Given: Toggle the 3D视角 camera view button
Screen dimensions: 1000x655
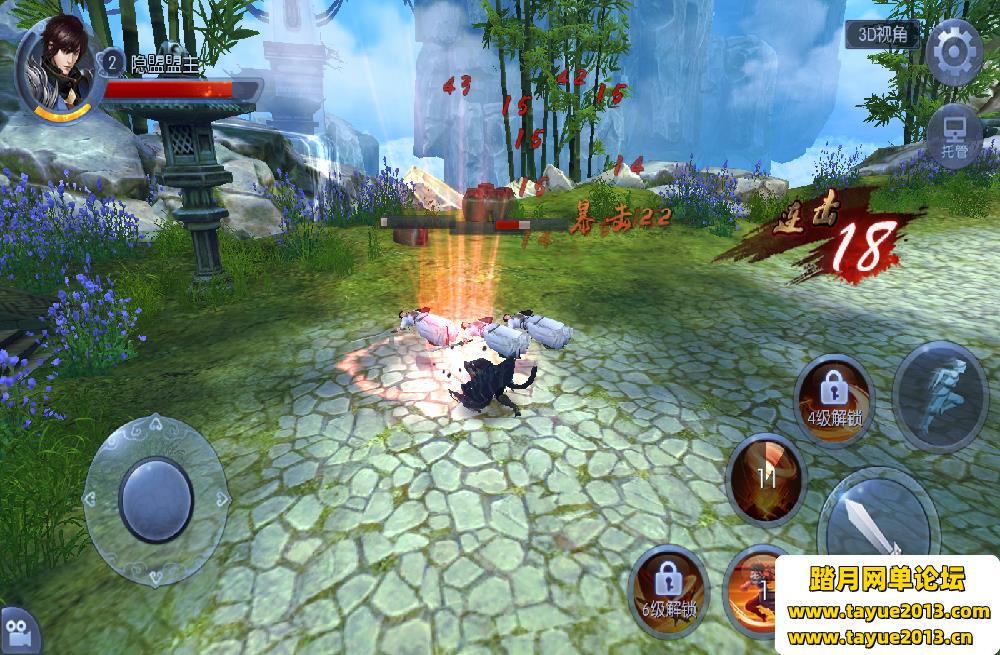Looking at the screenshot, I should point(881,34).
